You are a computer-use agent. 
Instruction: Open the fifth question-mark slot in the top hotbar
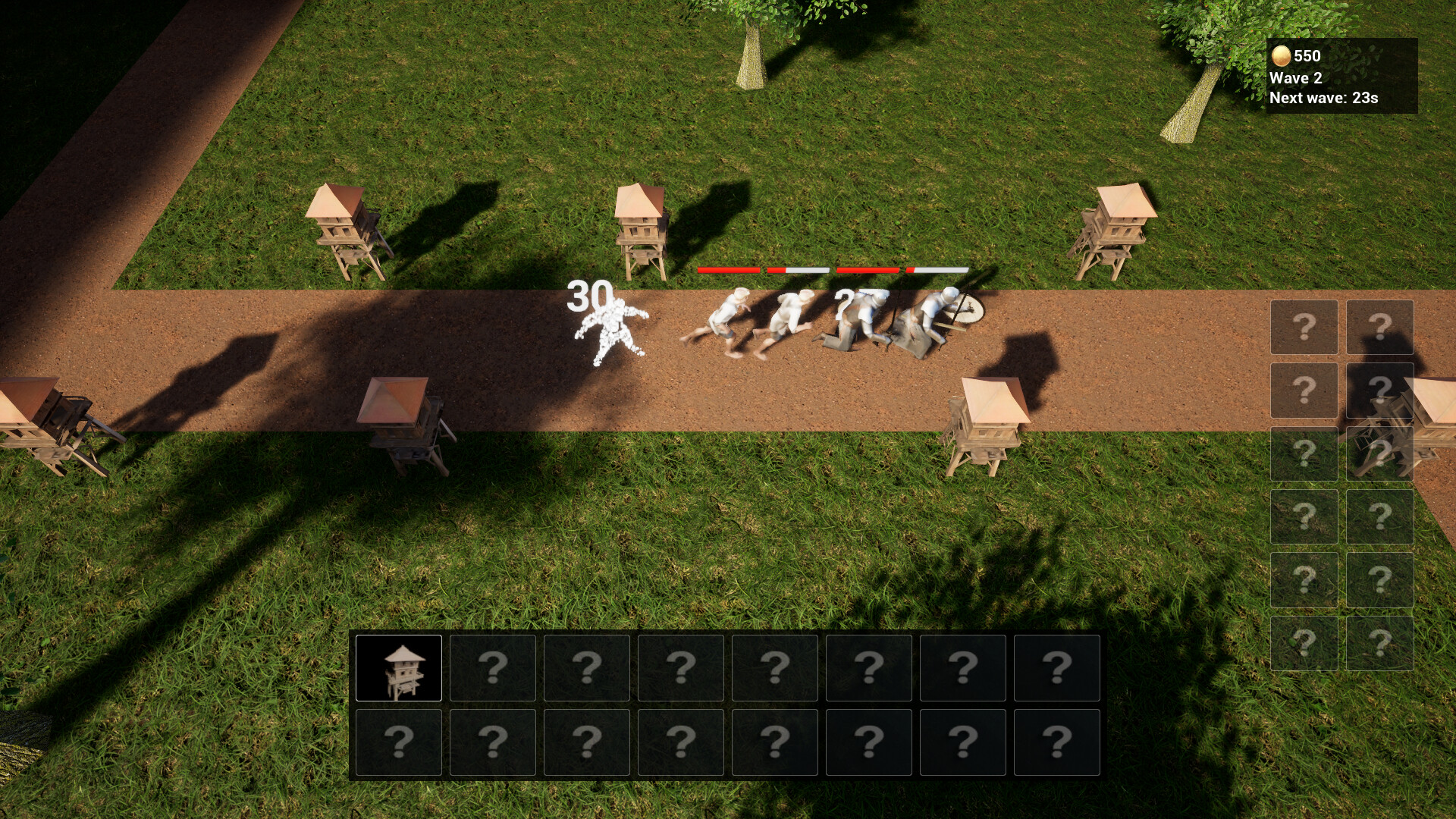pos(775,669)
